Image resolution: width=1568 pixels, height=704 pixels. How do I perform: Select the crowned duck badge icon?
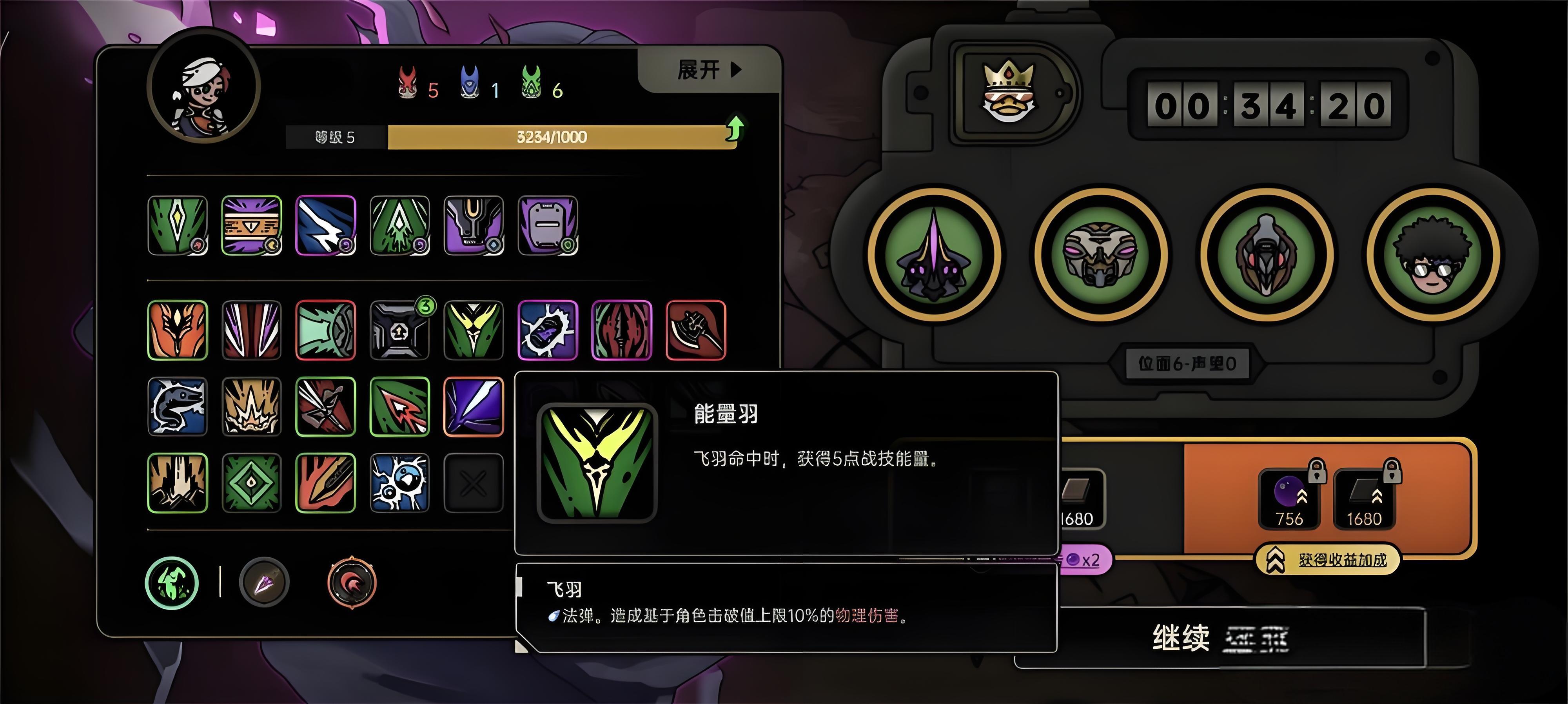coord(1009,92)
